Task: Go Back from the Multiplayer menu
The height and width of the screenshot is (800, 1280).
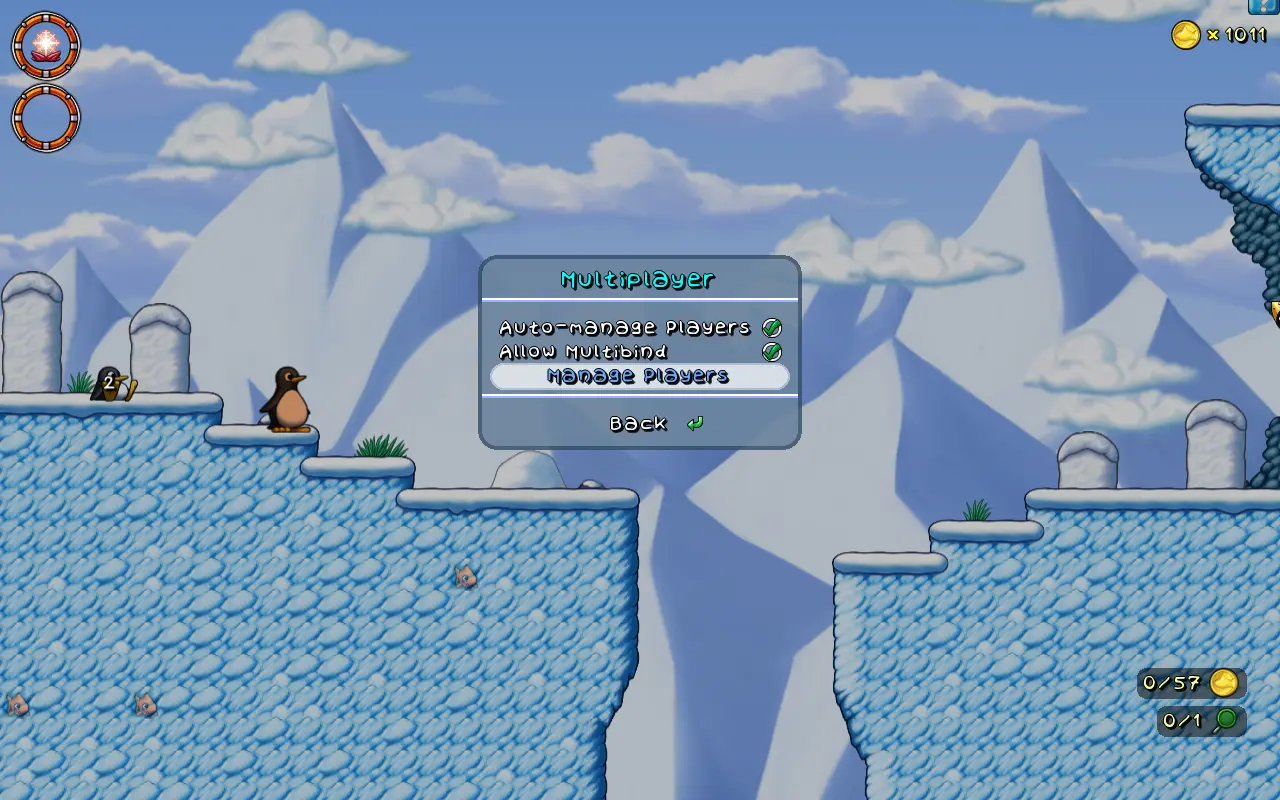Action: tap(639, 424)
